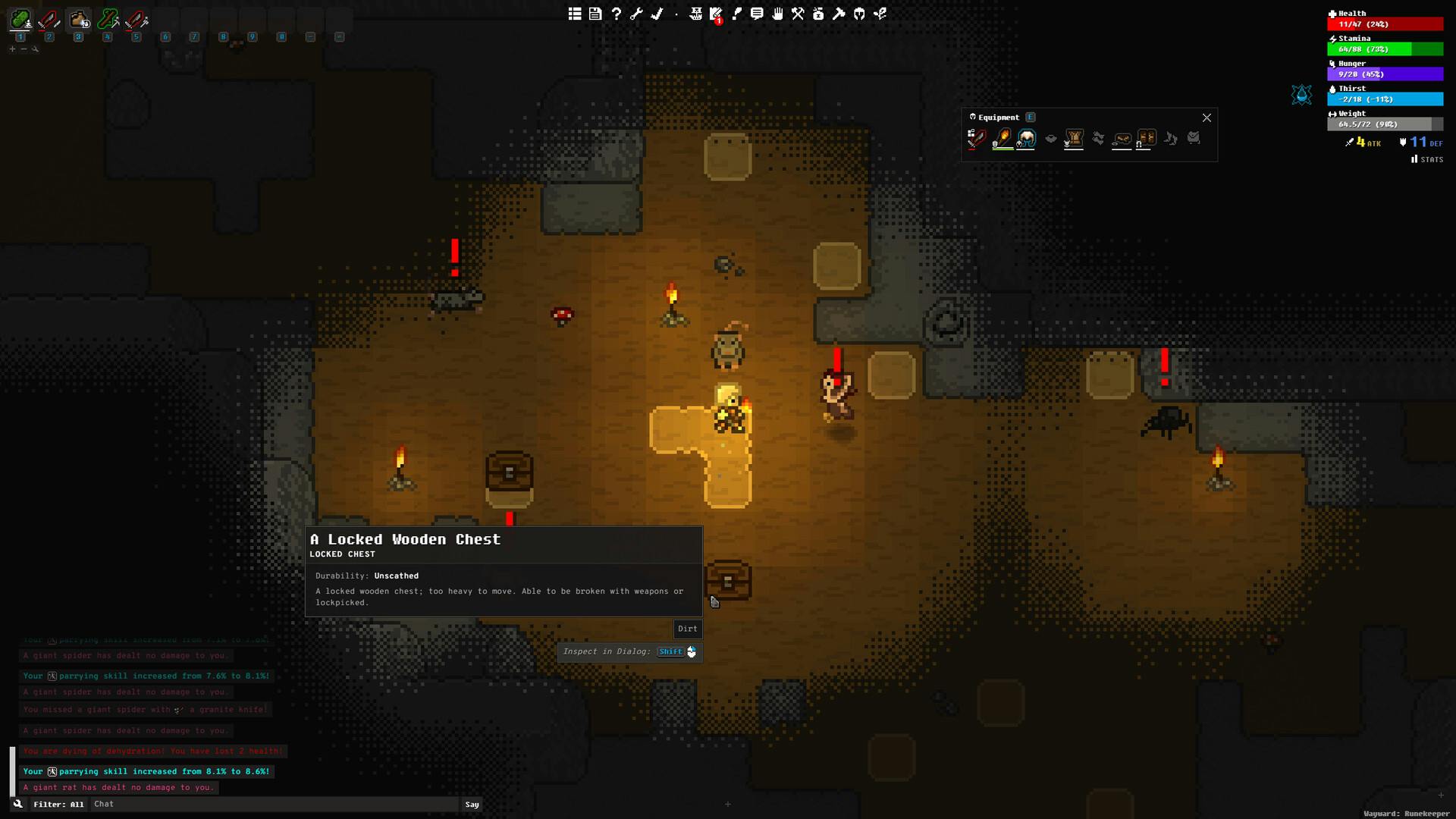Open the options menu wrench icon
Image resolution: width=1456 pixels, height=819 pixels.
[x=637, y=13]
